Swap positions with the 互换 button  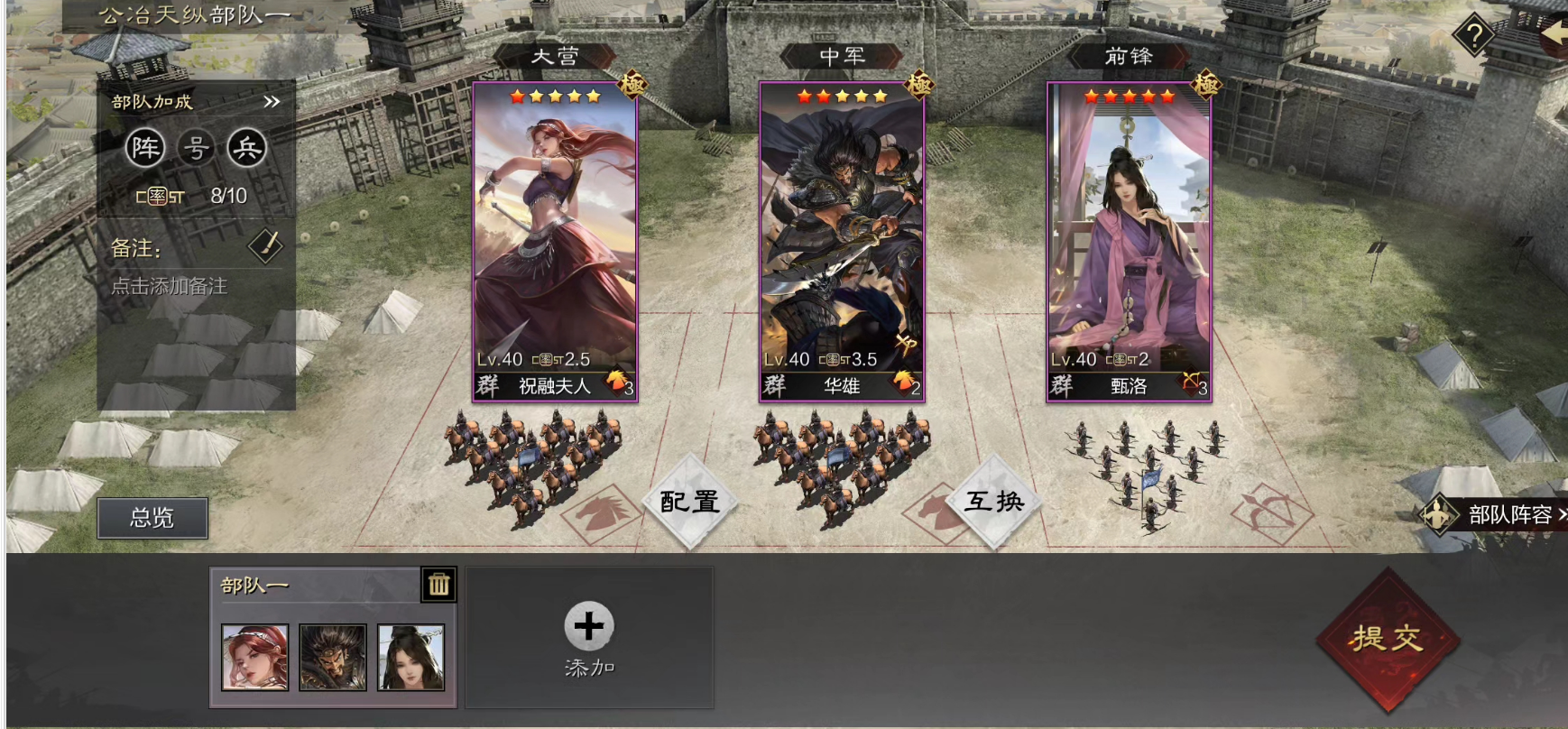[x=994, y=502]
